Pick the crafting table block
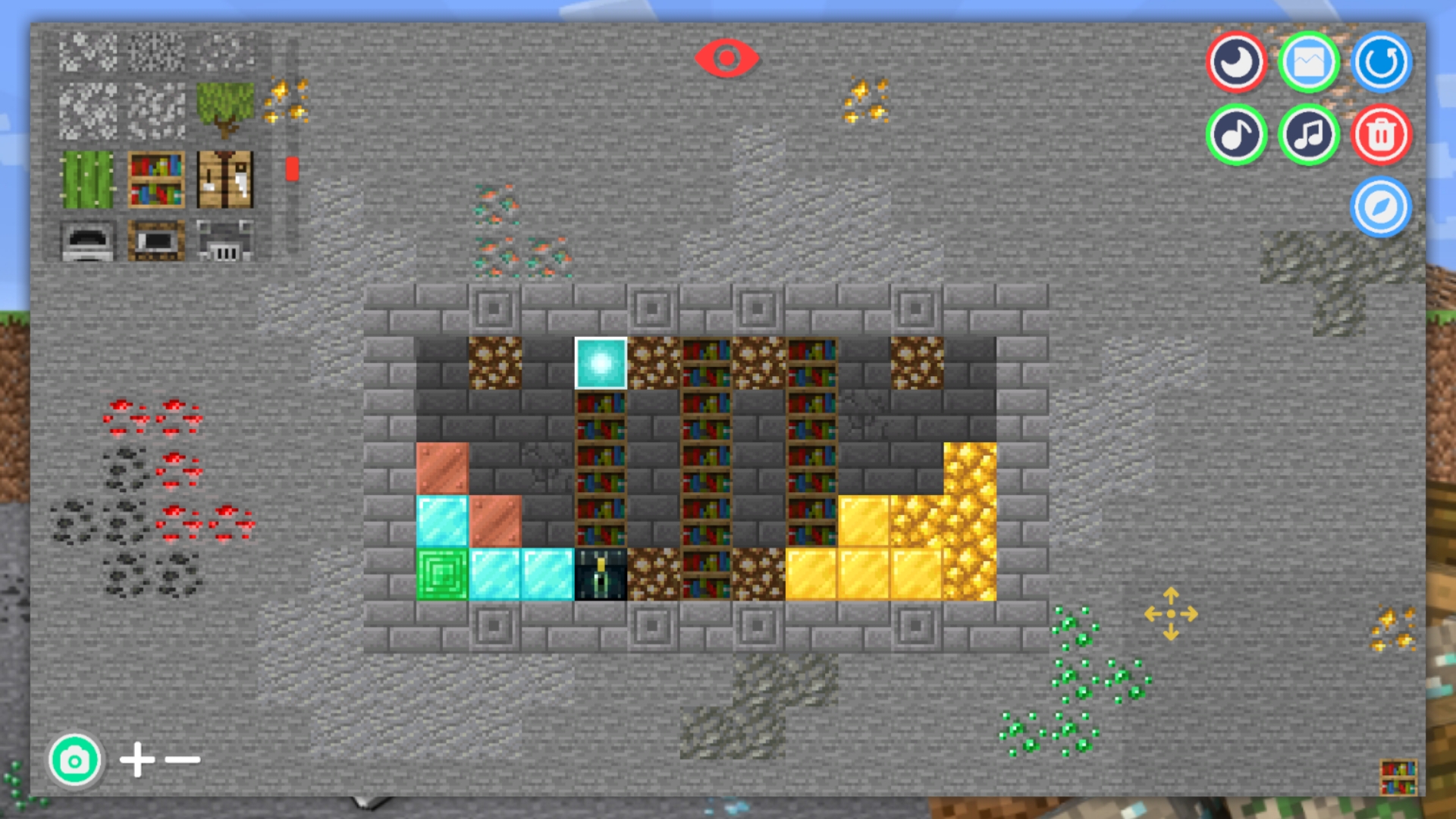The height and width of the screenshot is (819, 1456). 224,178
